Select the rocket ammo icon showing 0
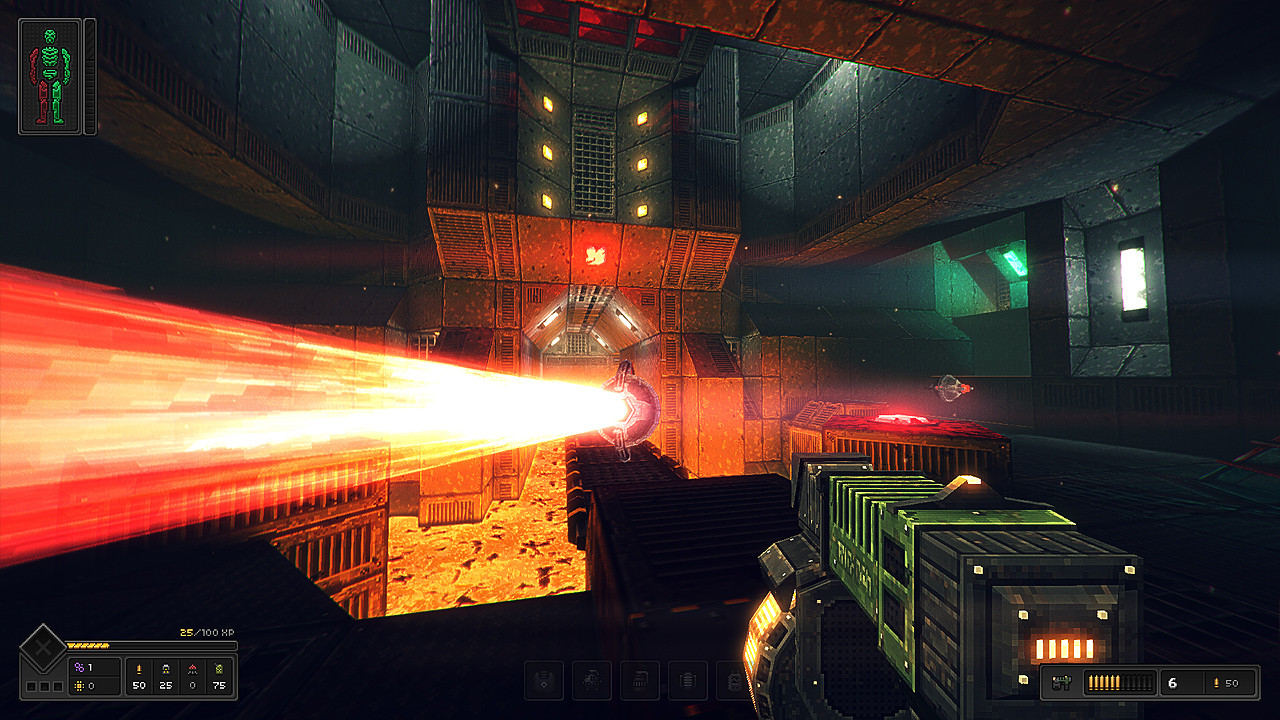 193,669
